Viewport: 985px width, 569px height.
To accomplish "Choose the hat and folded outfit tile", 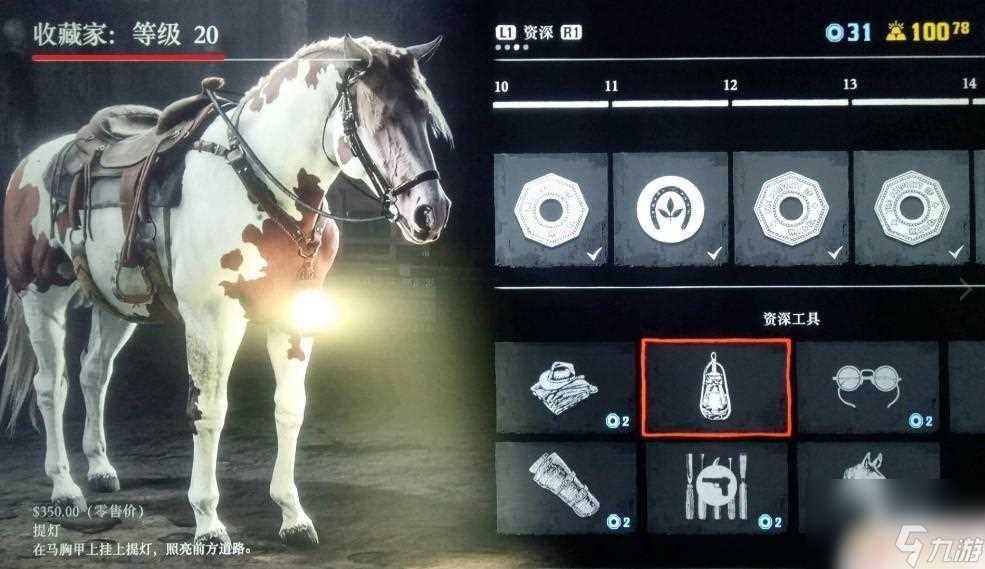I will [565, 387].
